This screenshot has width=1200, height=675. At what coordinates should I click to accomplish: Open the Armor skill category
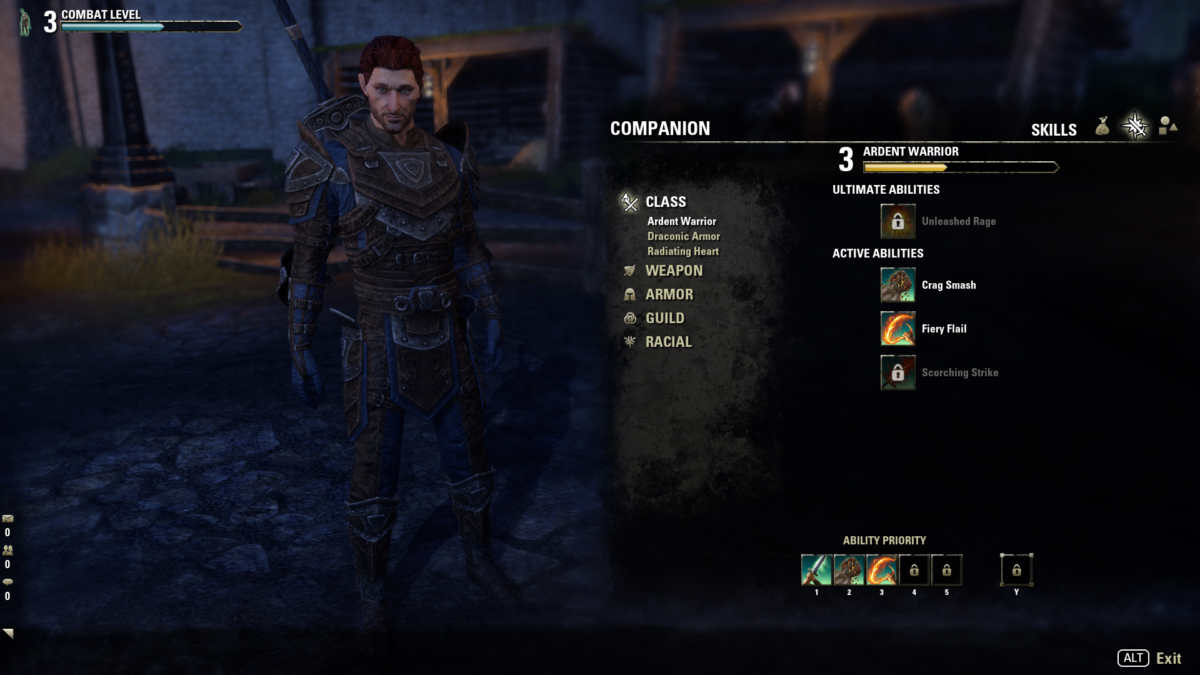pos(668,294)
